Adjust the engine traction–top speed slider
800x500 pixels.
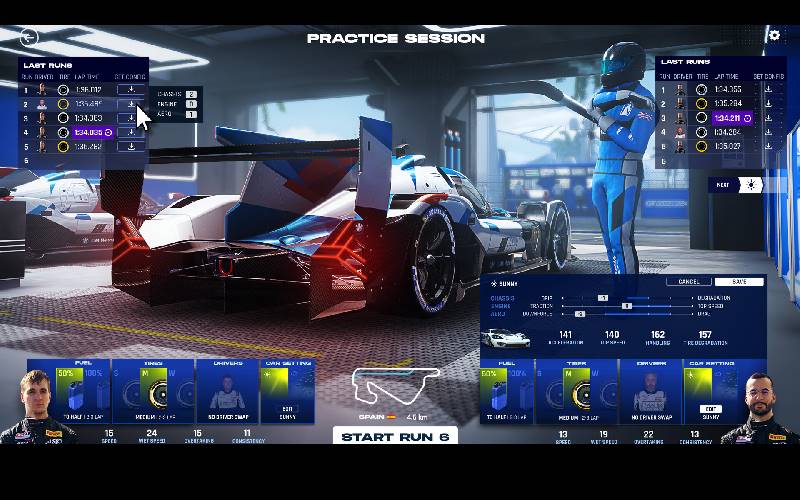coord(627,305)
